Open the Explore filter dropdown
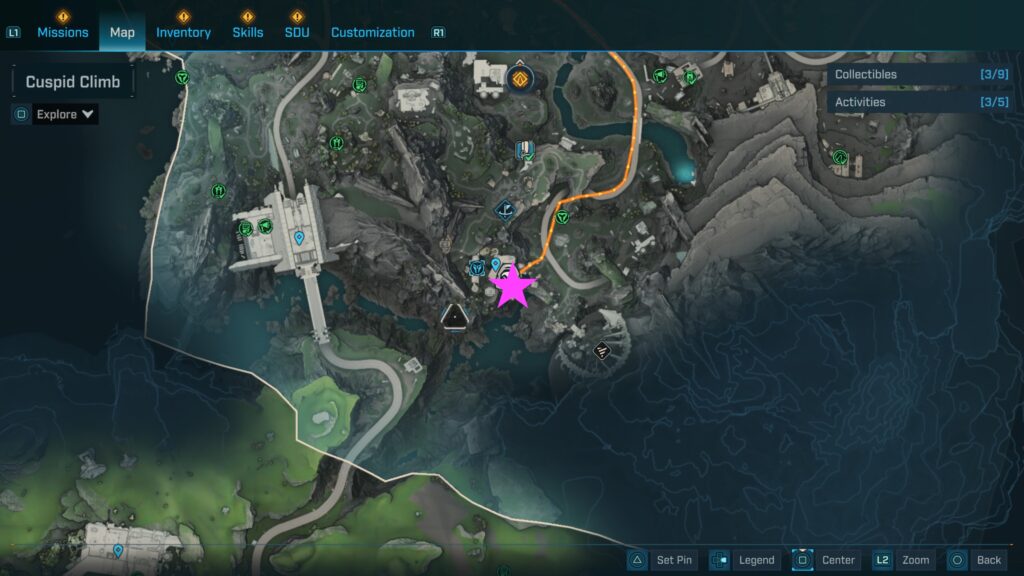 click(65, 114)
